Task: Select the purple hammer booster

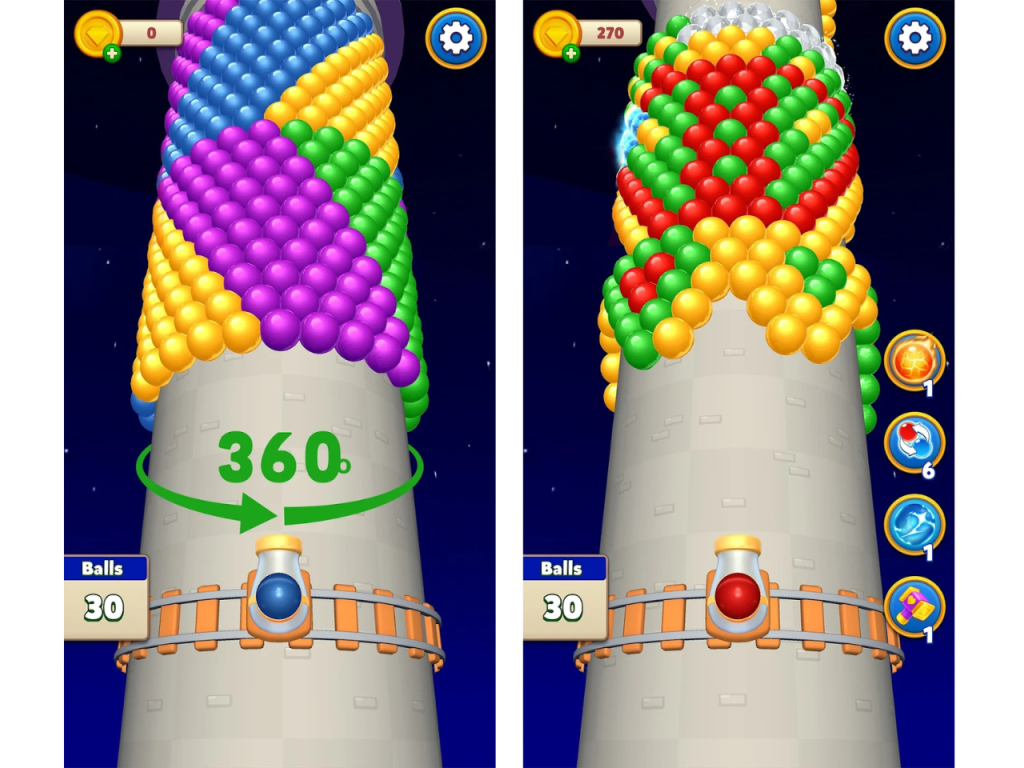Action: 914,607
